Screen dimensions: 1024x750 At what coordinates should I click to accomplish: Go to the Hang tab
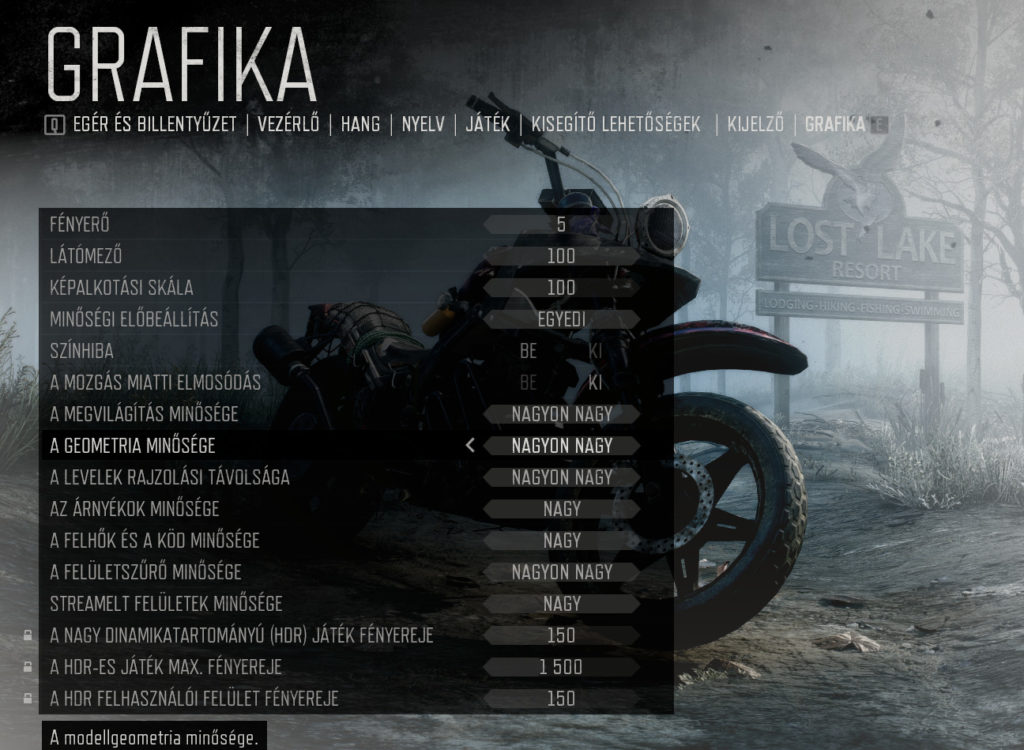360,125
